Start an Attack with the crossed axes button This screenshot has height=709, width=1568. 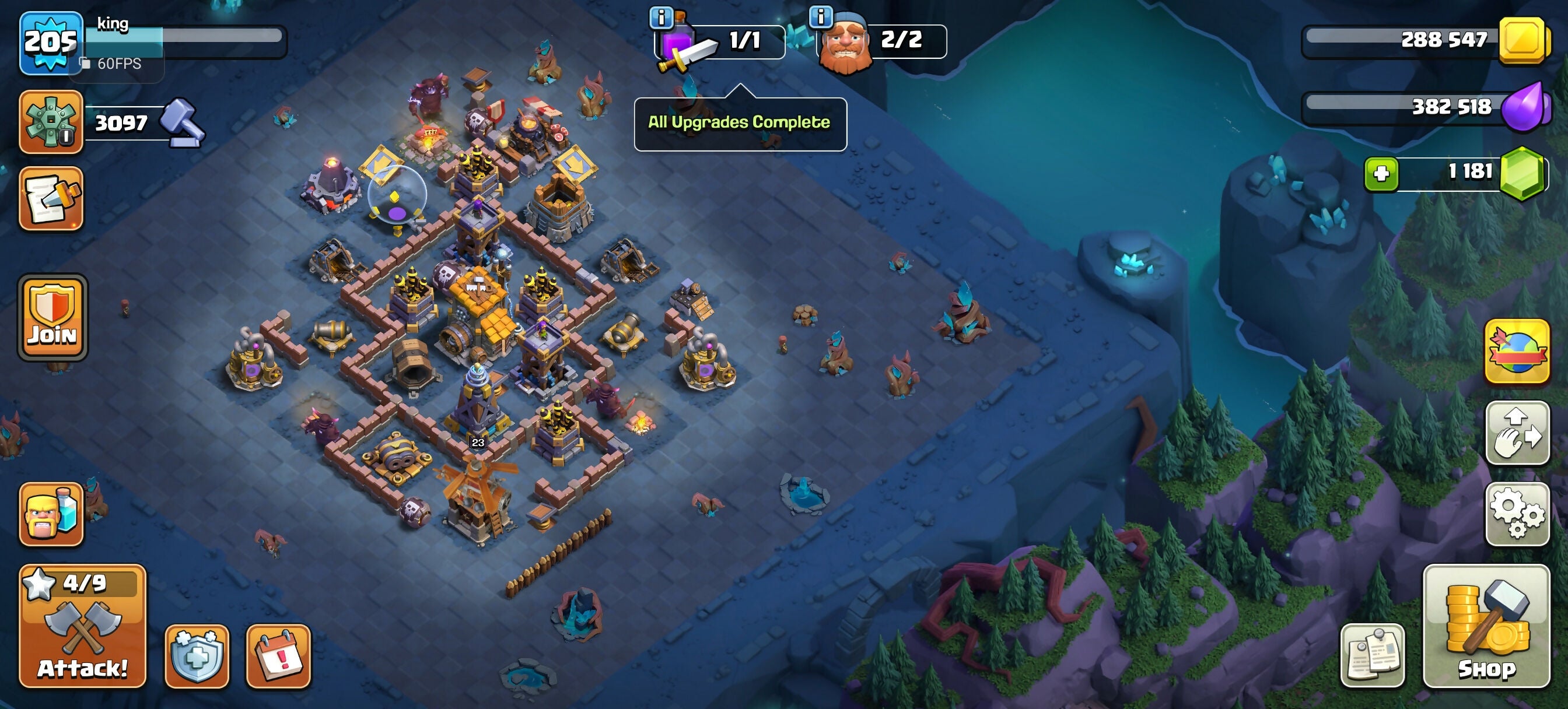point(83,626)
